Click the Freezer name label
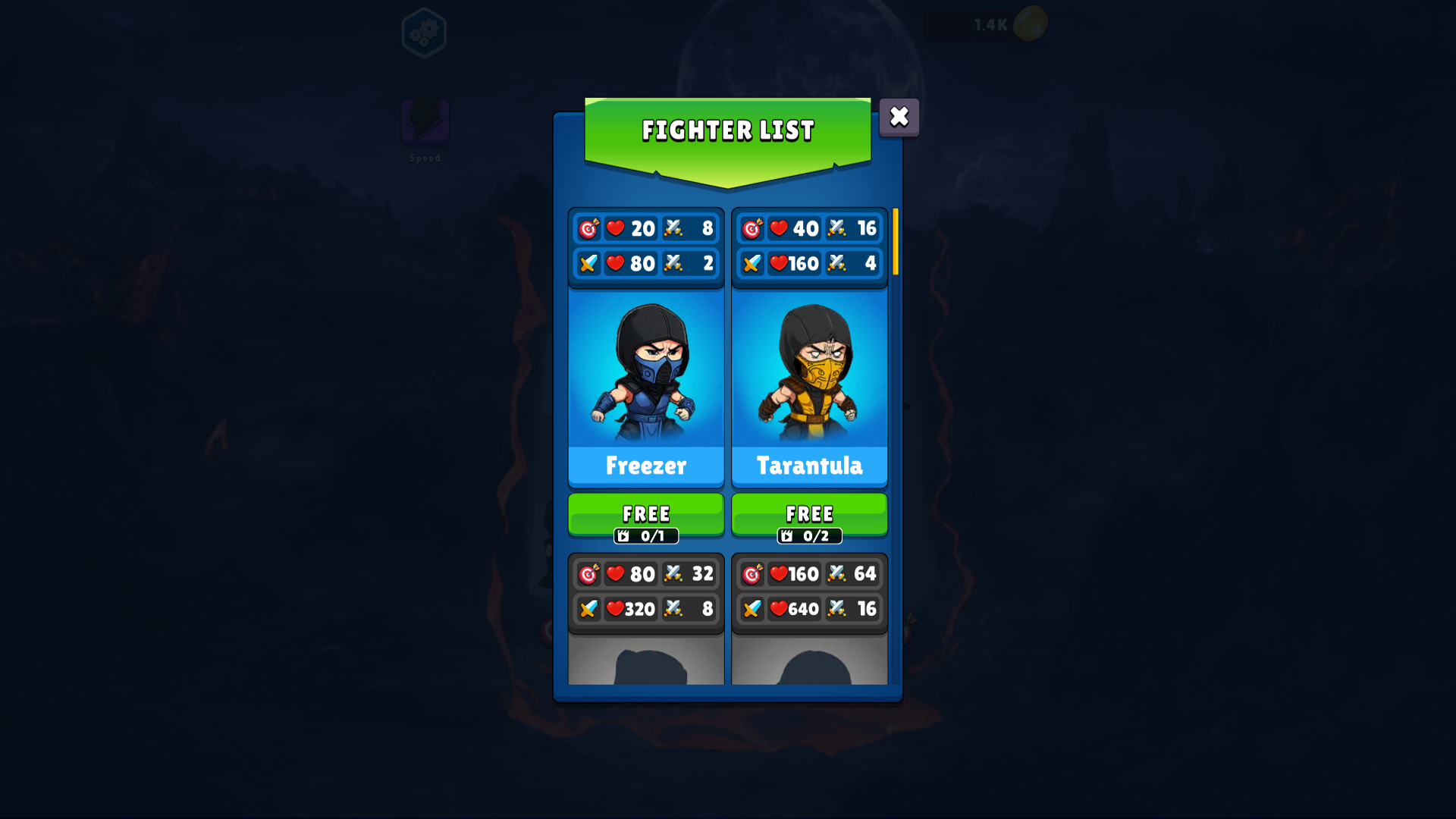 [x=645, y=466]
